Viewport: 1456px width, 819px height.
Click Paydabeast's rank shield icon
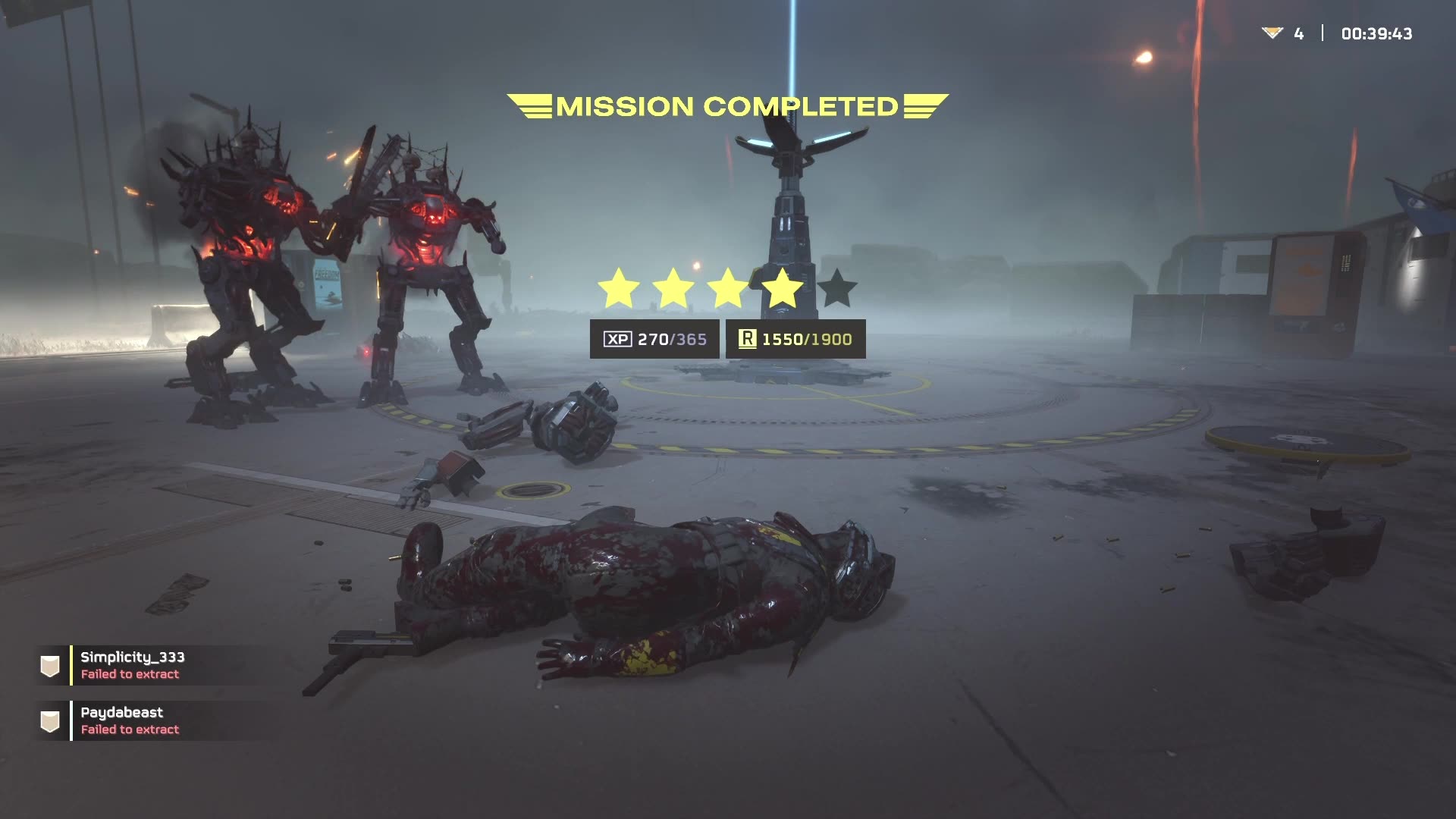[49, 720]
